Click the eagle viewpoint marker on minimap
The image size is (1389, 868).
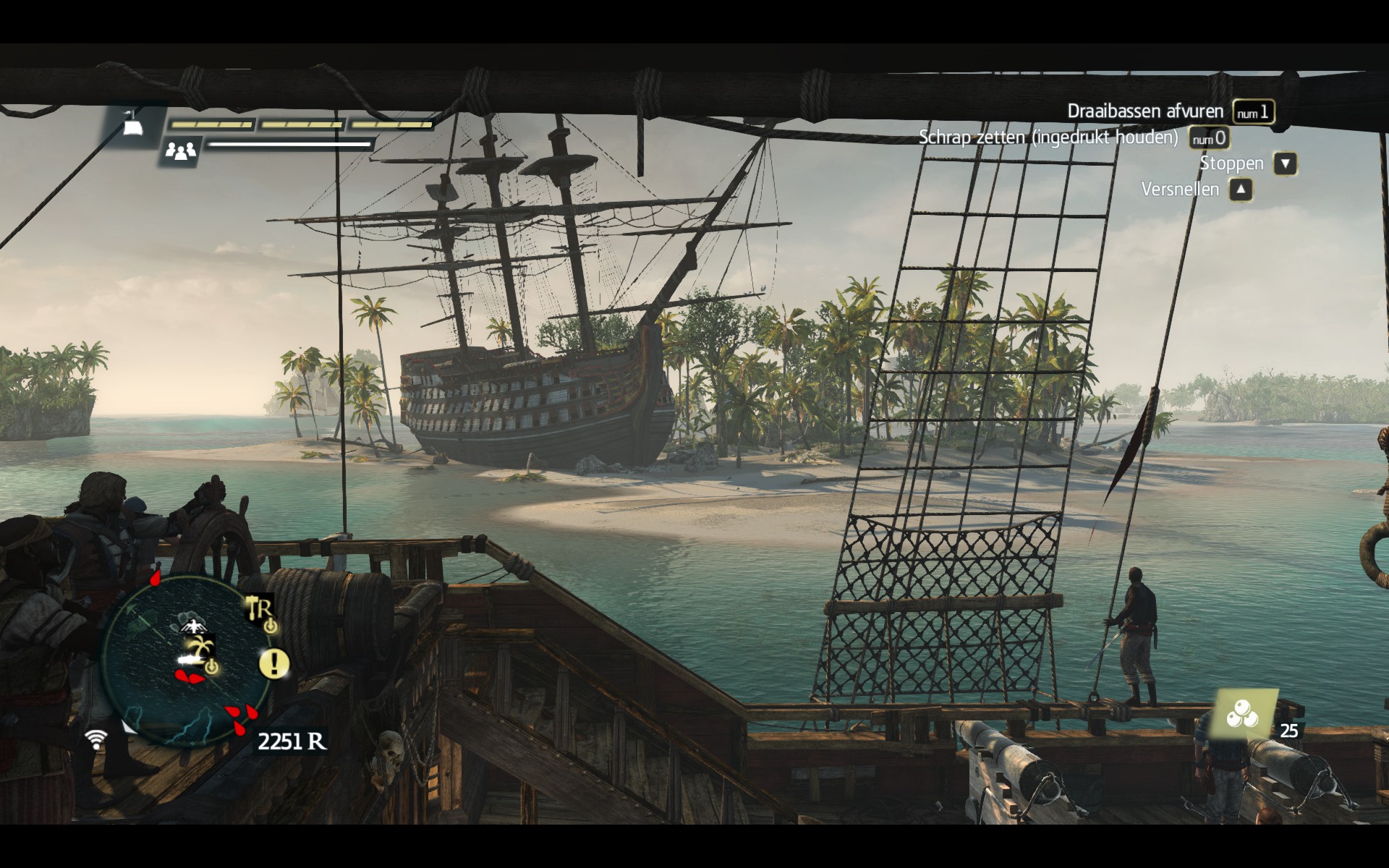coord(192,624)
